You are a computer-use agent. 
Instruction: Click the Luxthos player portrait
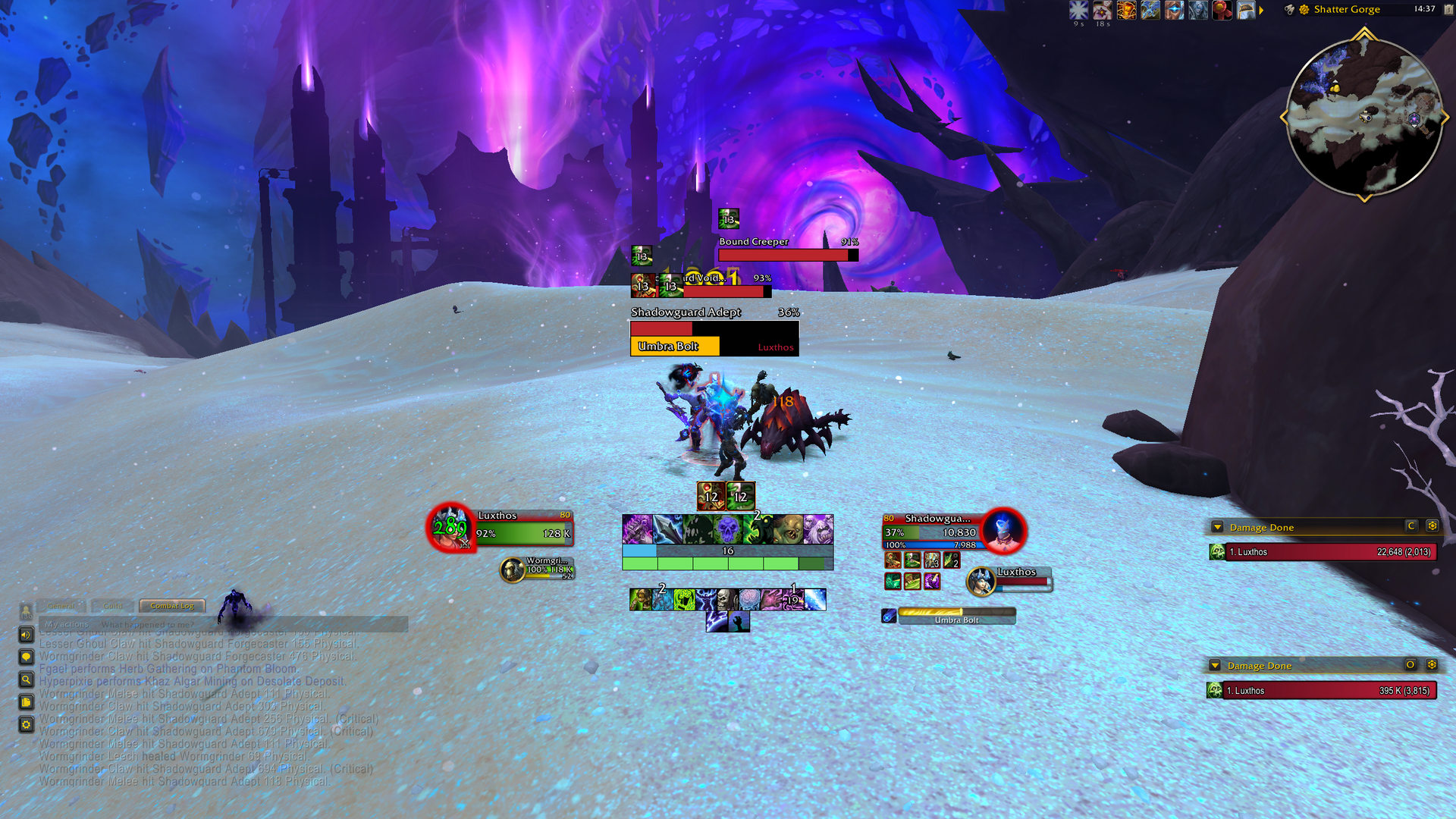450,527
